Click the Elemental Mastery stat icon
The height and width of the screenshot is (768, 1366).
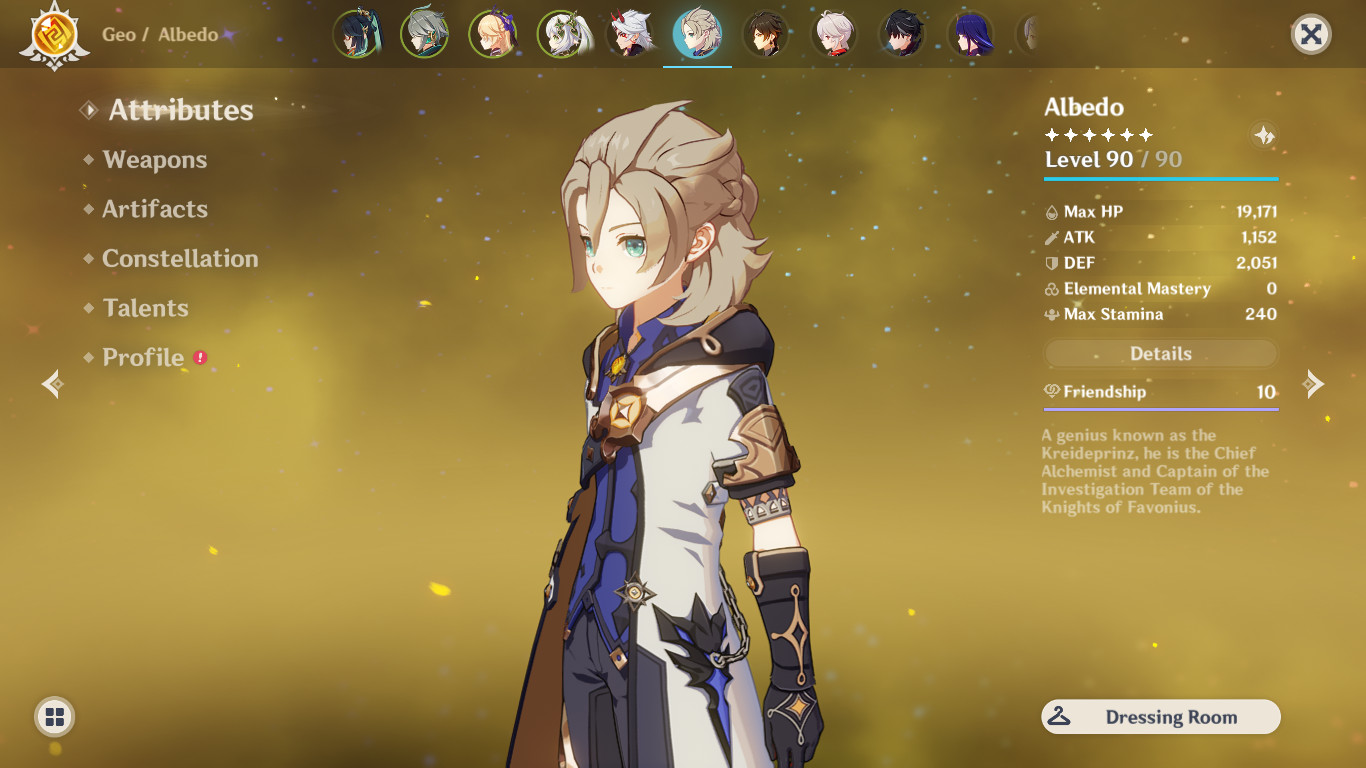pos(1051,289)
